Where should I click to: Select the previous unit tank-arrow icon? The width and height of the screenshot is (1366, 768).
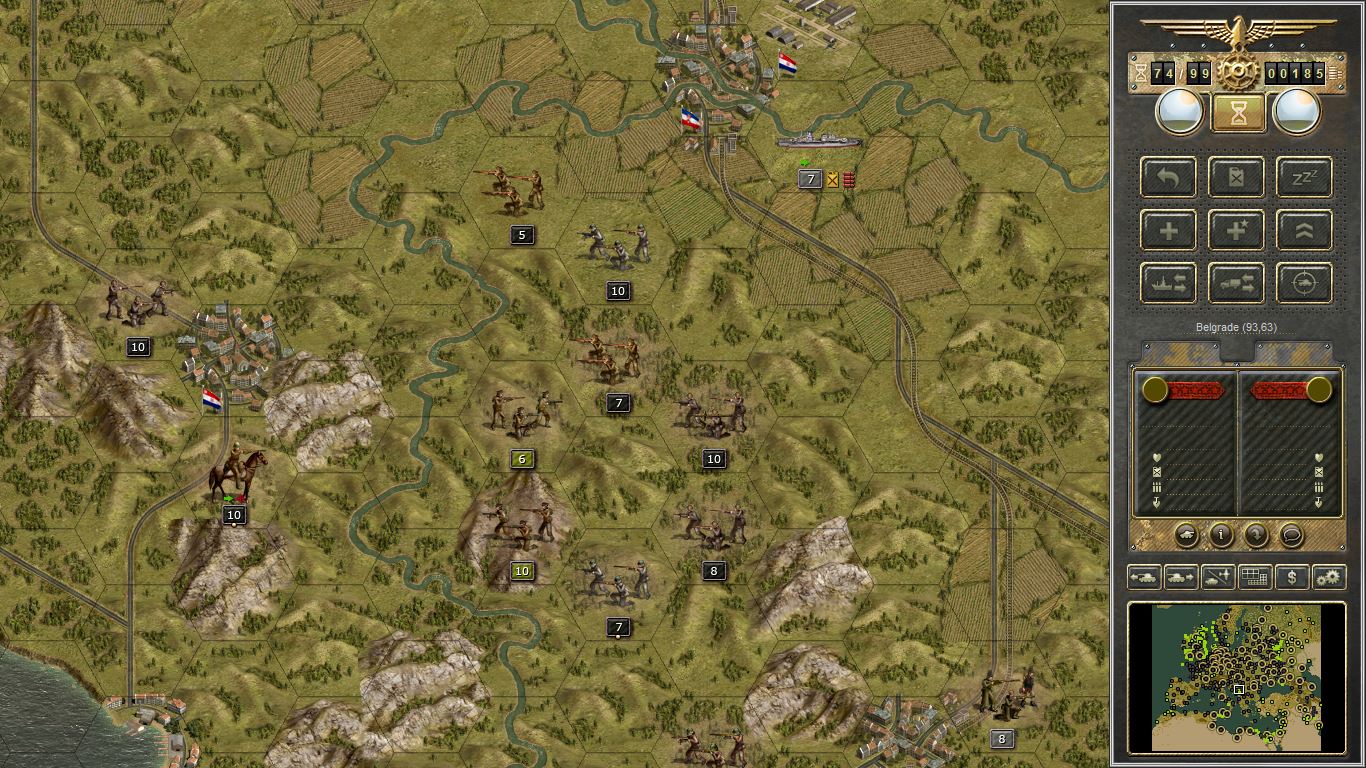click(1144, 577)
